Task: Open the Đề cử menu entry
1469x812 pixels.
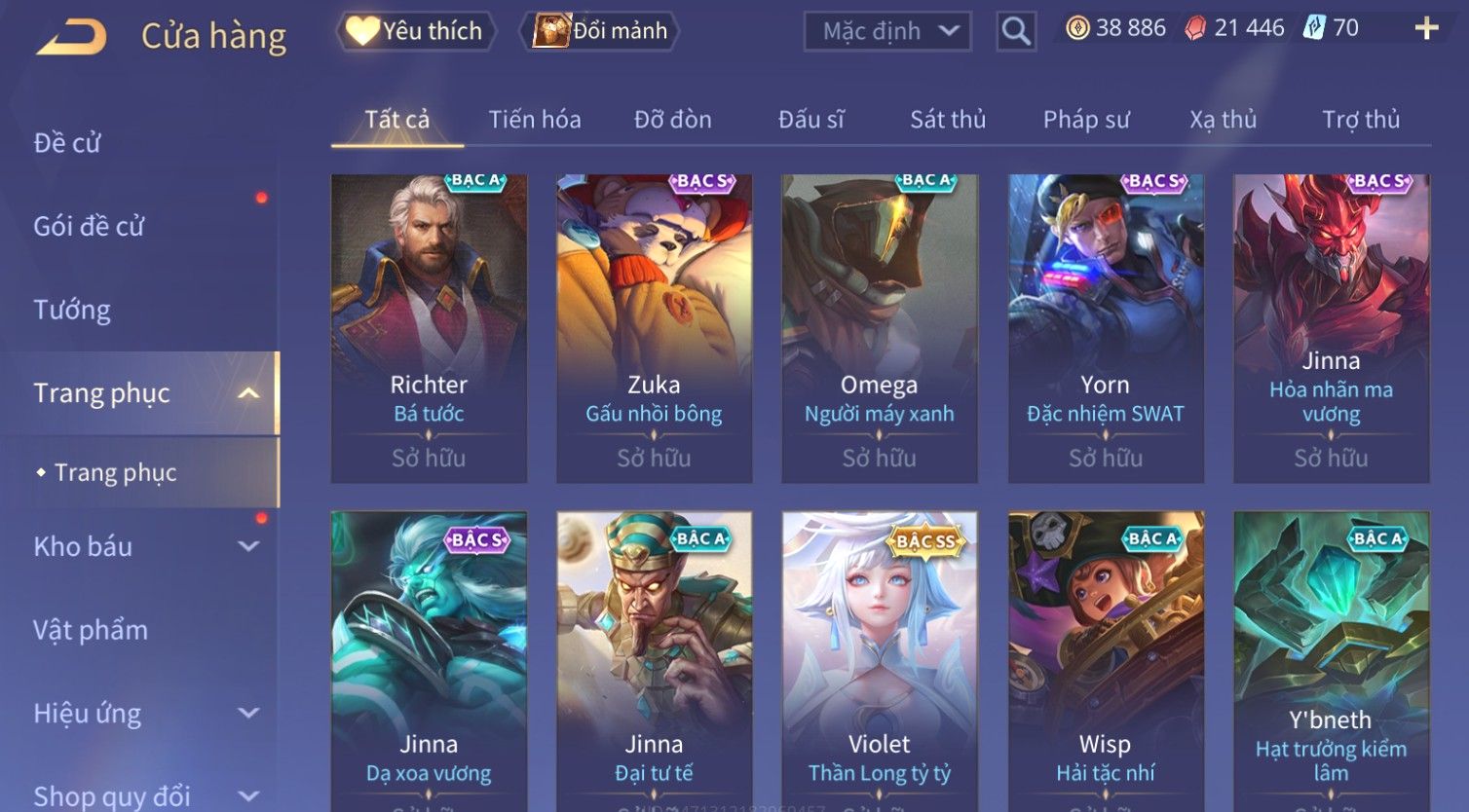Action: (67, 143)
